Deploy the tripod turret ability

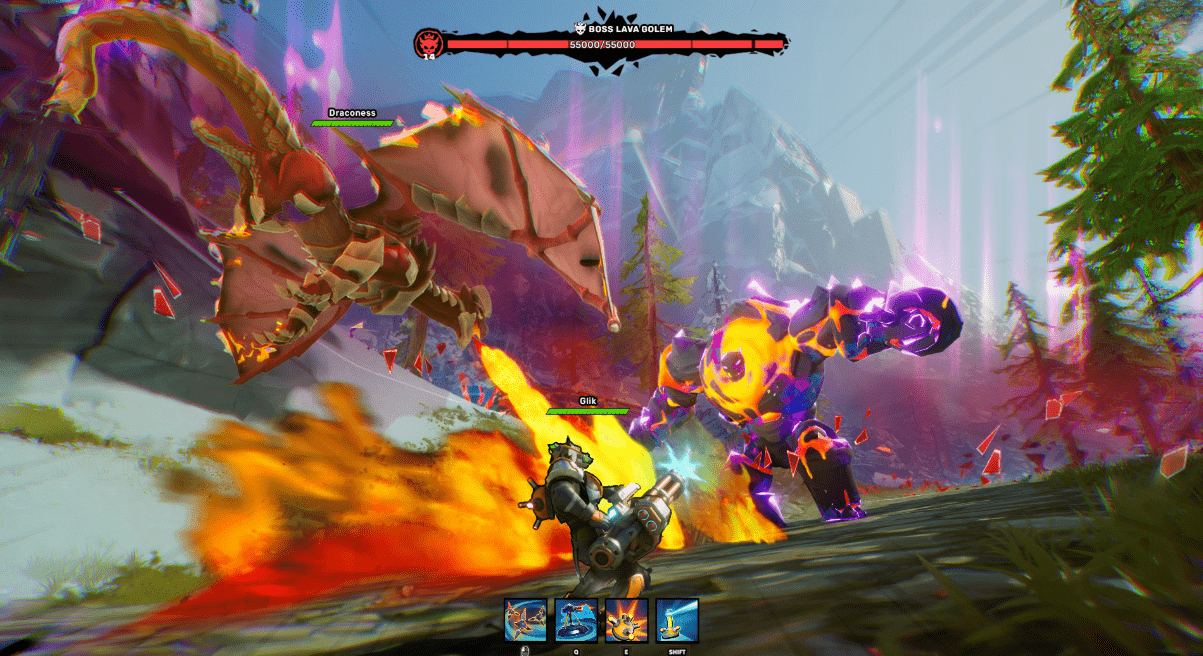[576, 620]
